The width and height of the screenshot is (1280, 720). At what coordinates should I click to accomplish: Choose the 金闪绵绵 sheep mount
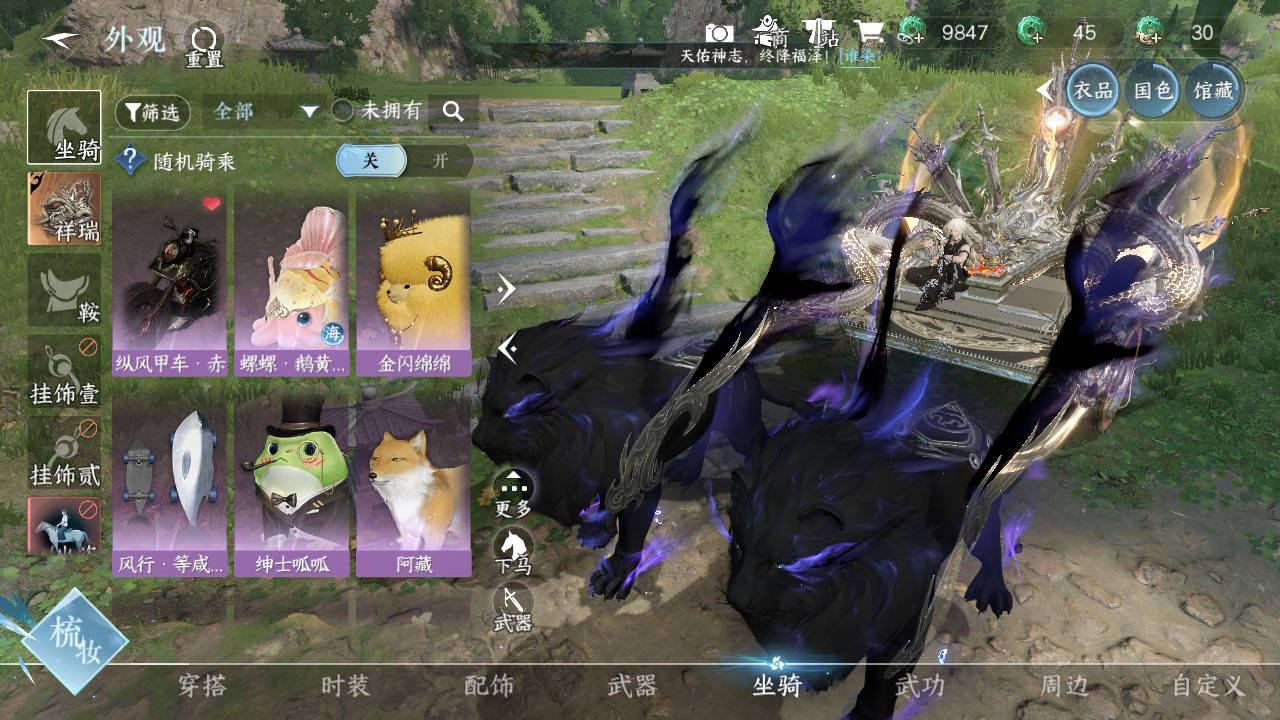[x=412, y=283]
